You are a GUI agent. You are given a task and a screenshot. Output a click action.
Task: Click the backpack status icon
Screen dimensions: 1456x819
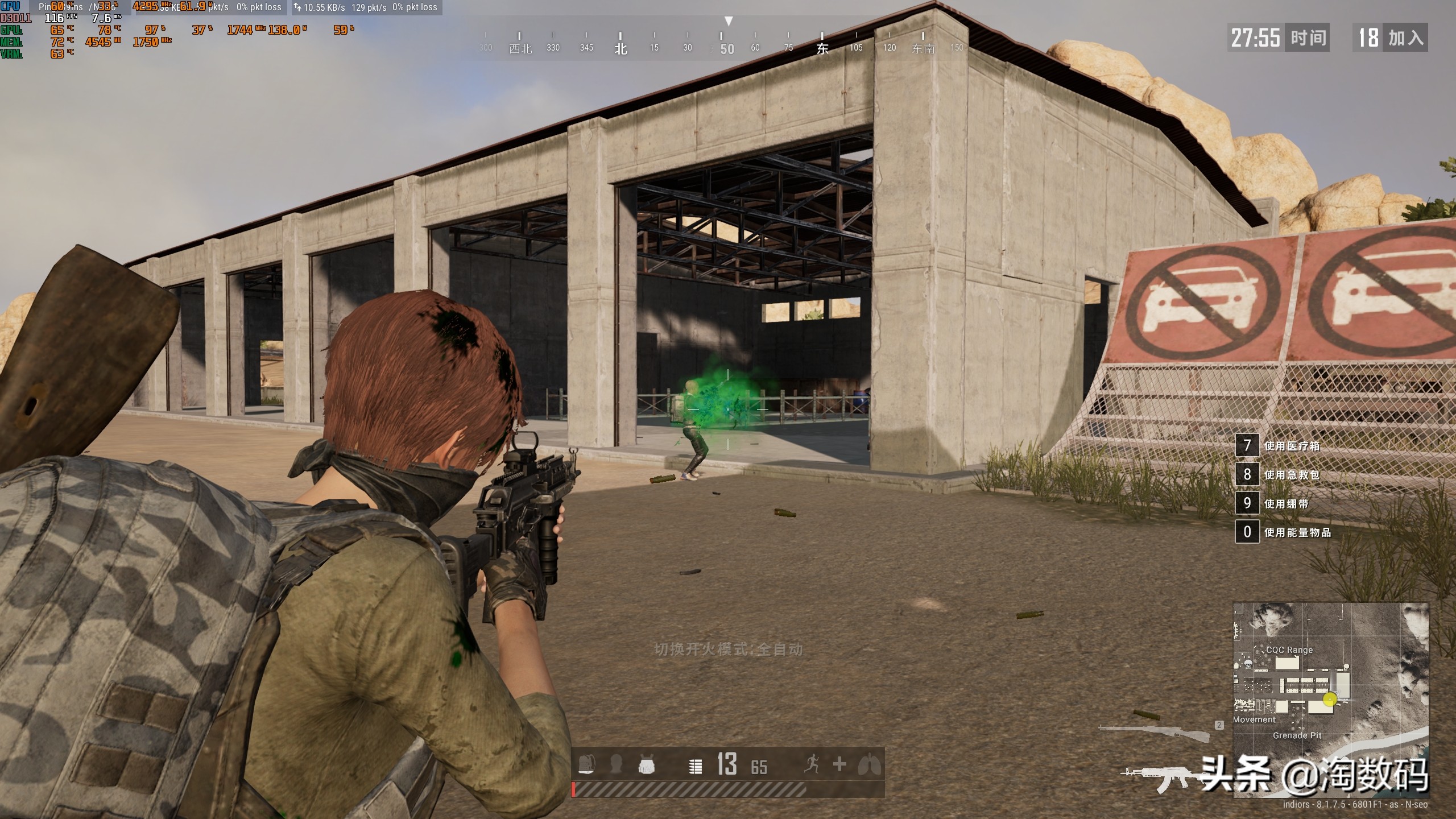pyautogui.click(x=586, y=764)
